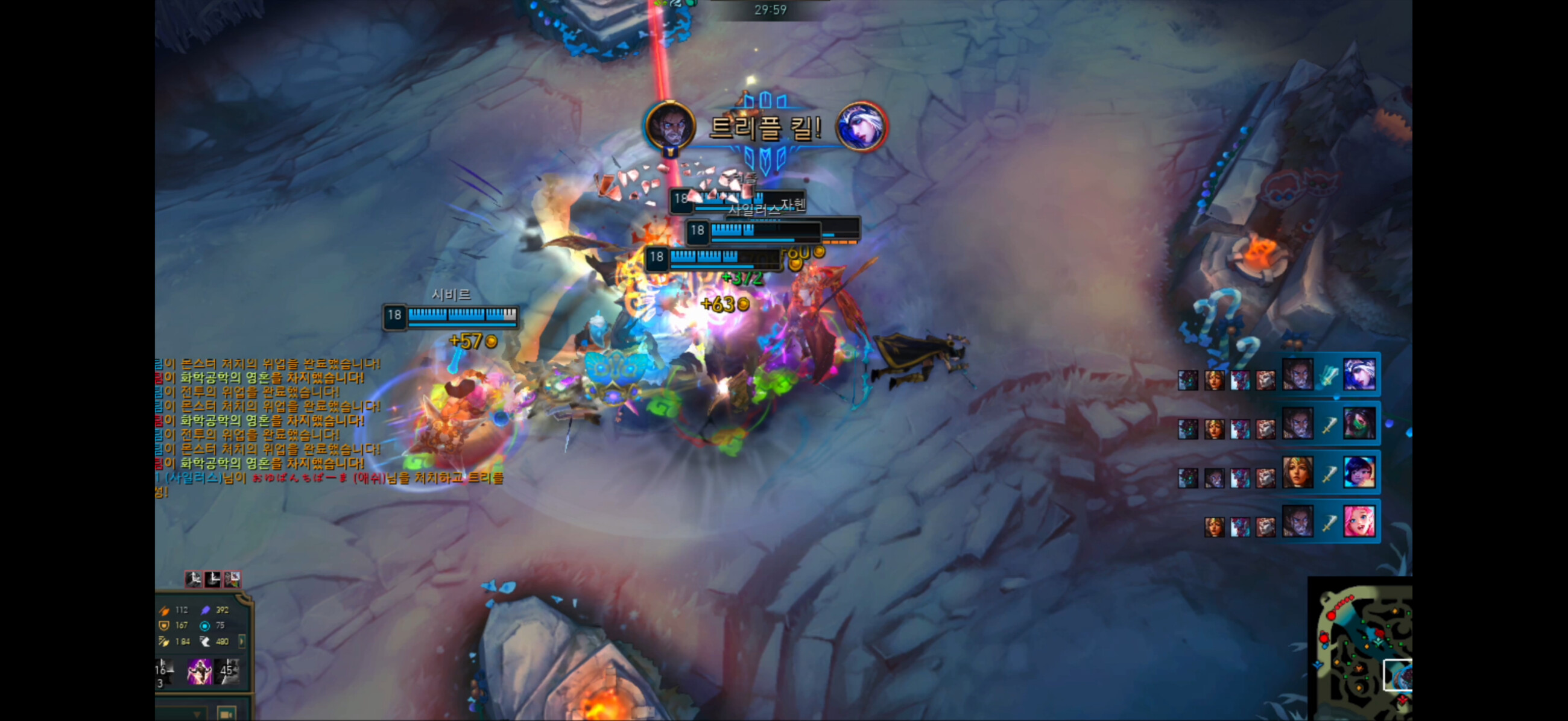This screenshot has height=721, width=1568.
Task: Select the rainbow-colored buff icon above stats
Action: click(x=232, y=579)
